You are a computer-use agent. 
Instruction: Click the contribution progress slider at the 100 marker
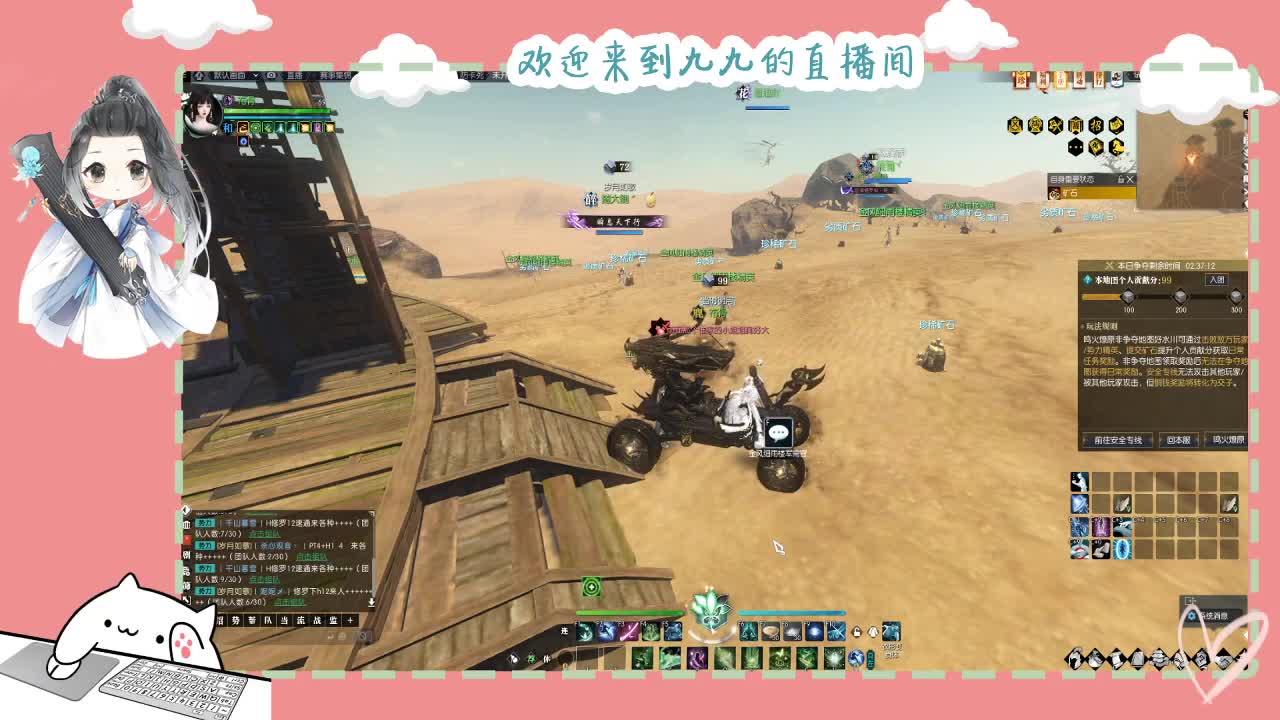pos(1127,297)
